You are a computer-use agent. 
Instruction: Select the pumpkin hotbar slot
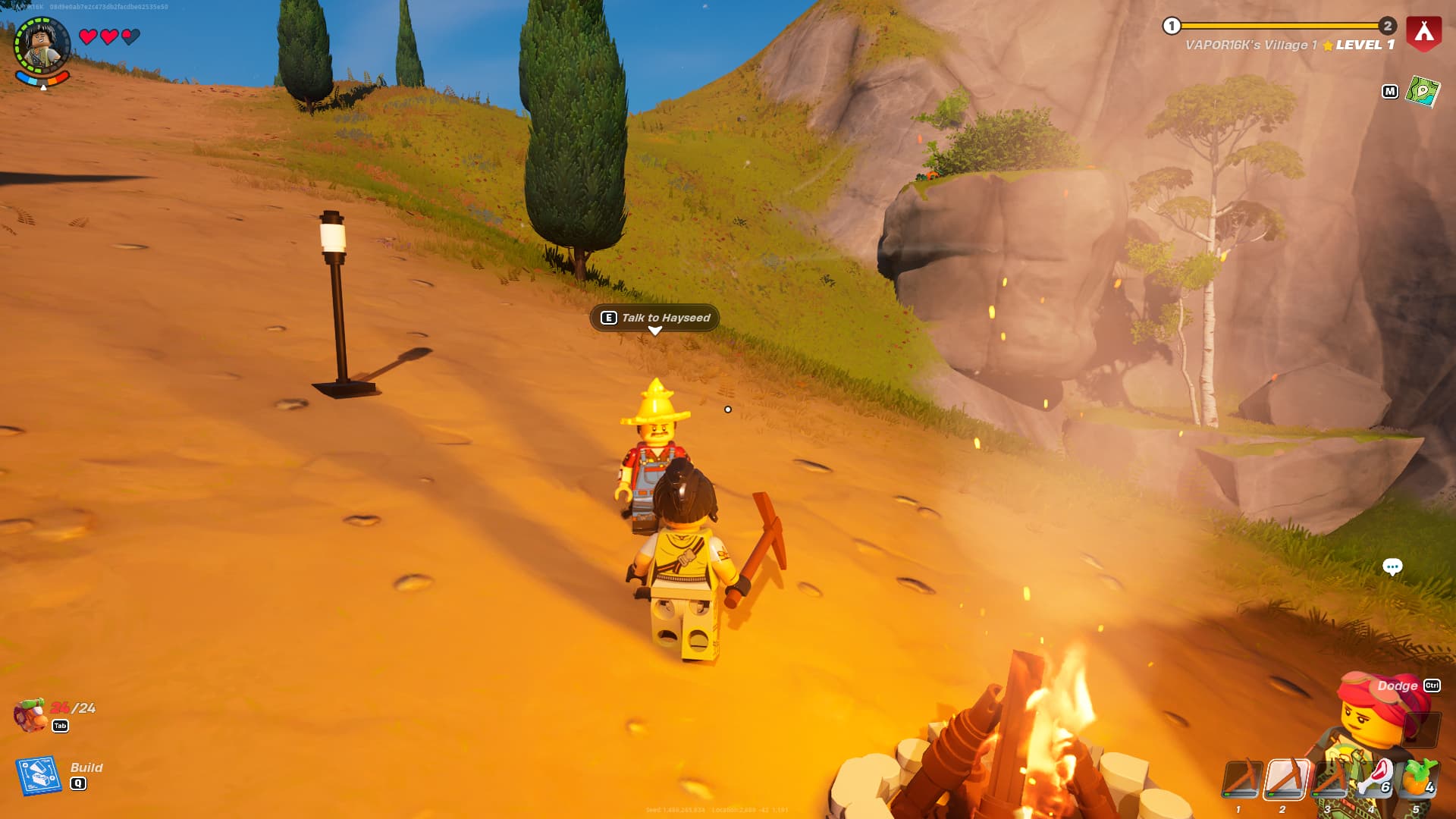[x=1417, y=780]
